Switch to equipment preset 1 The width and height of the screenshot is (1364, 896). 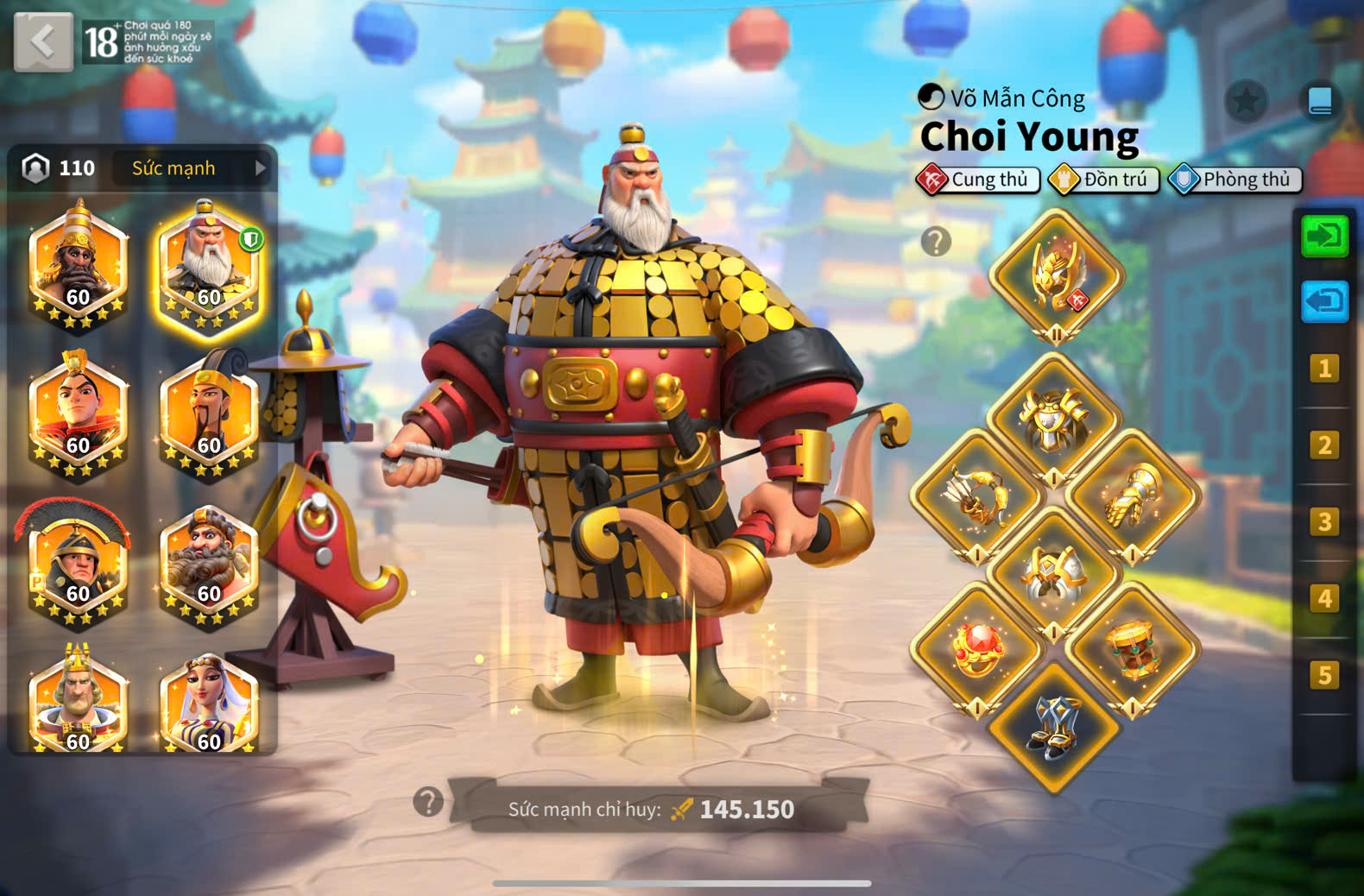(1324, 369)
